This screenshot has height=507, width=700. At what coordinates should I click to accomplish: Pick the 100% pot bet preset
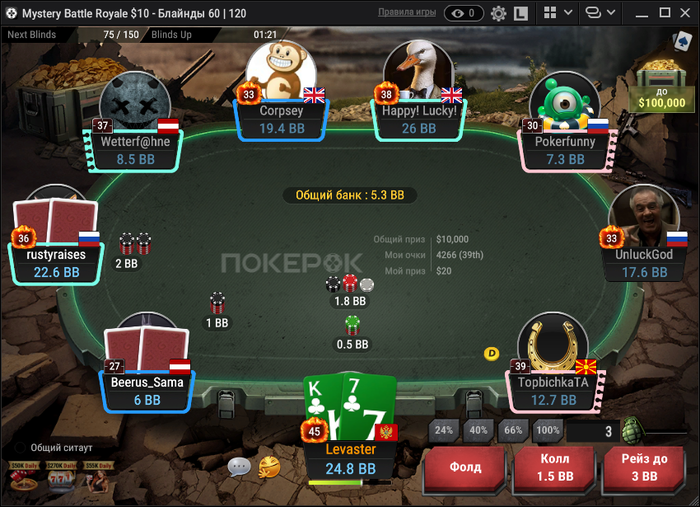pyautogui.click(x=547, y=431)
